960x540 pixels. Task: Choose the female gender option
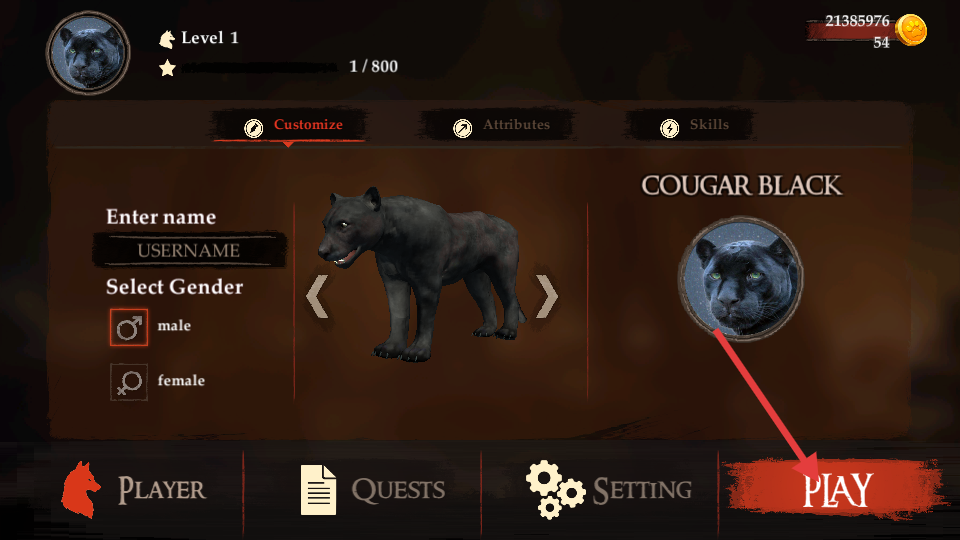coord(129,382)
